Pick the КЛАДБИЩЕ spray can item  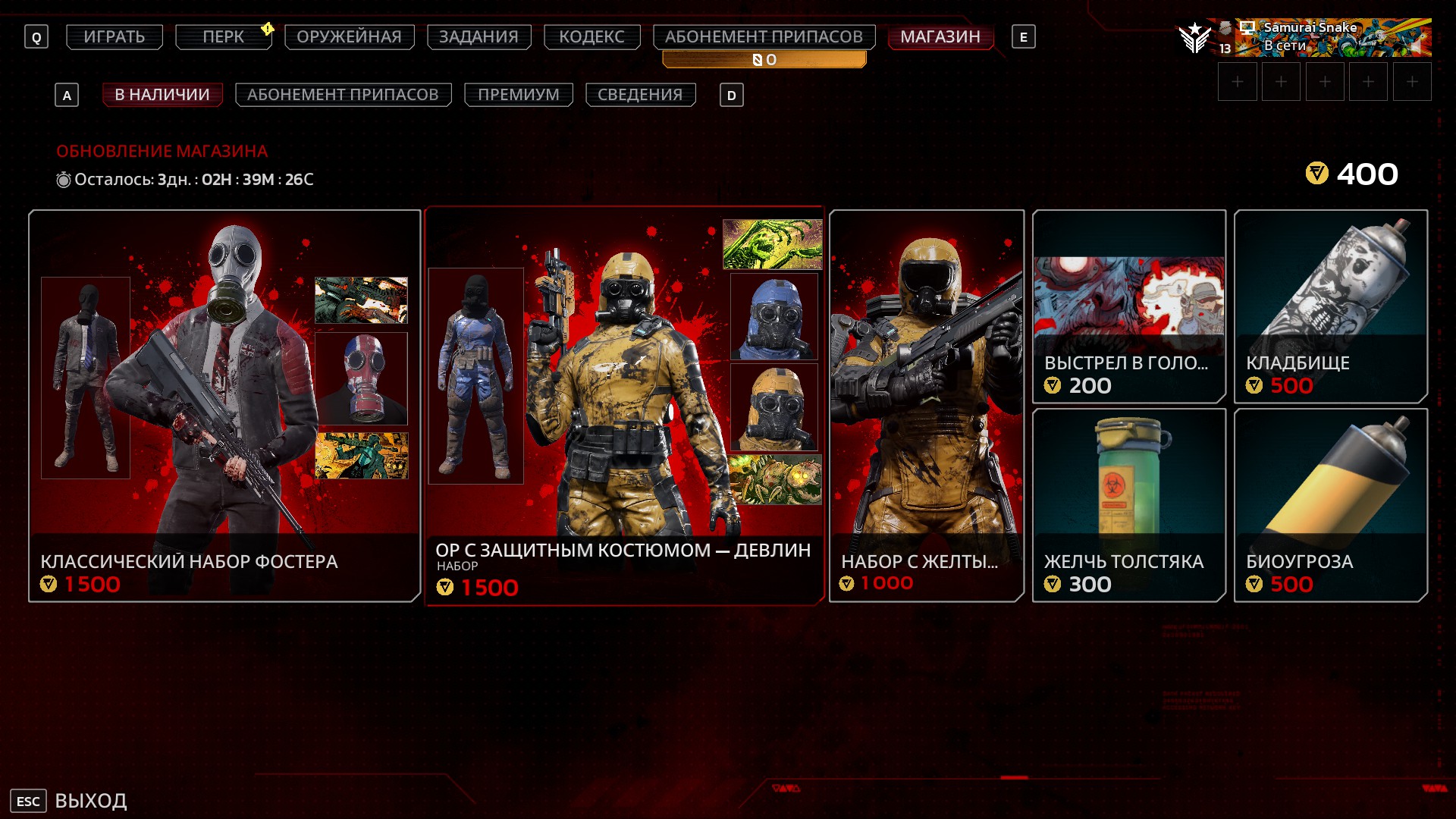click(x=1331, y=306)
